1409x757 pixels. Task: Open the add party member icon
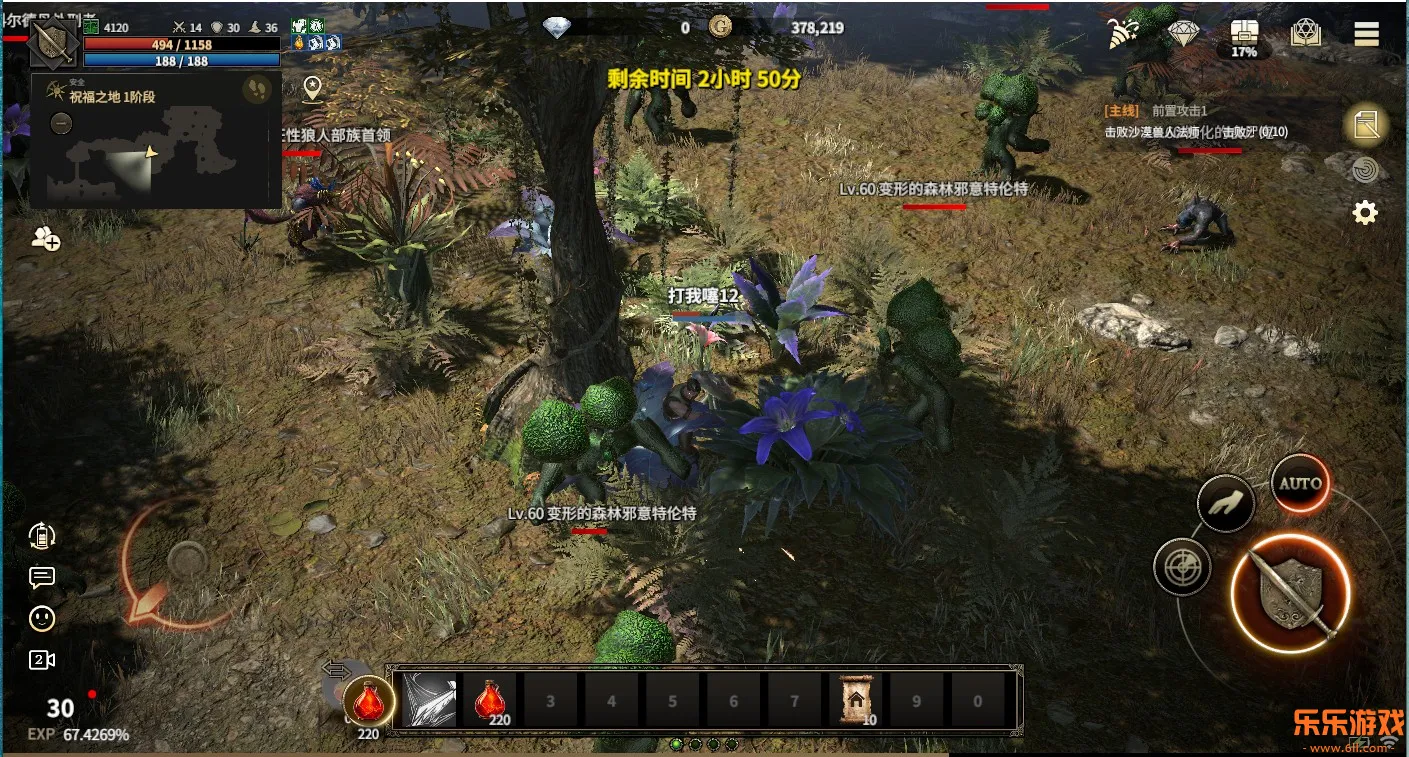pos(46,238)
